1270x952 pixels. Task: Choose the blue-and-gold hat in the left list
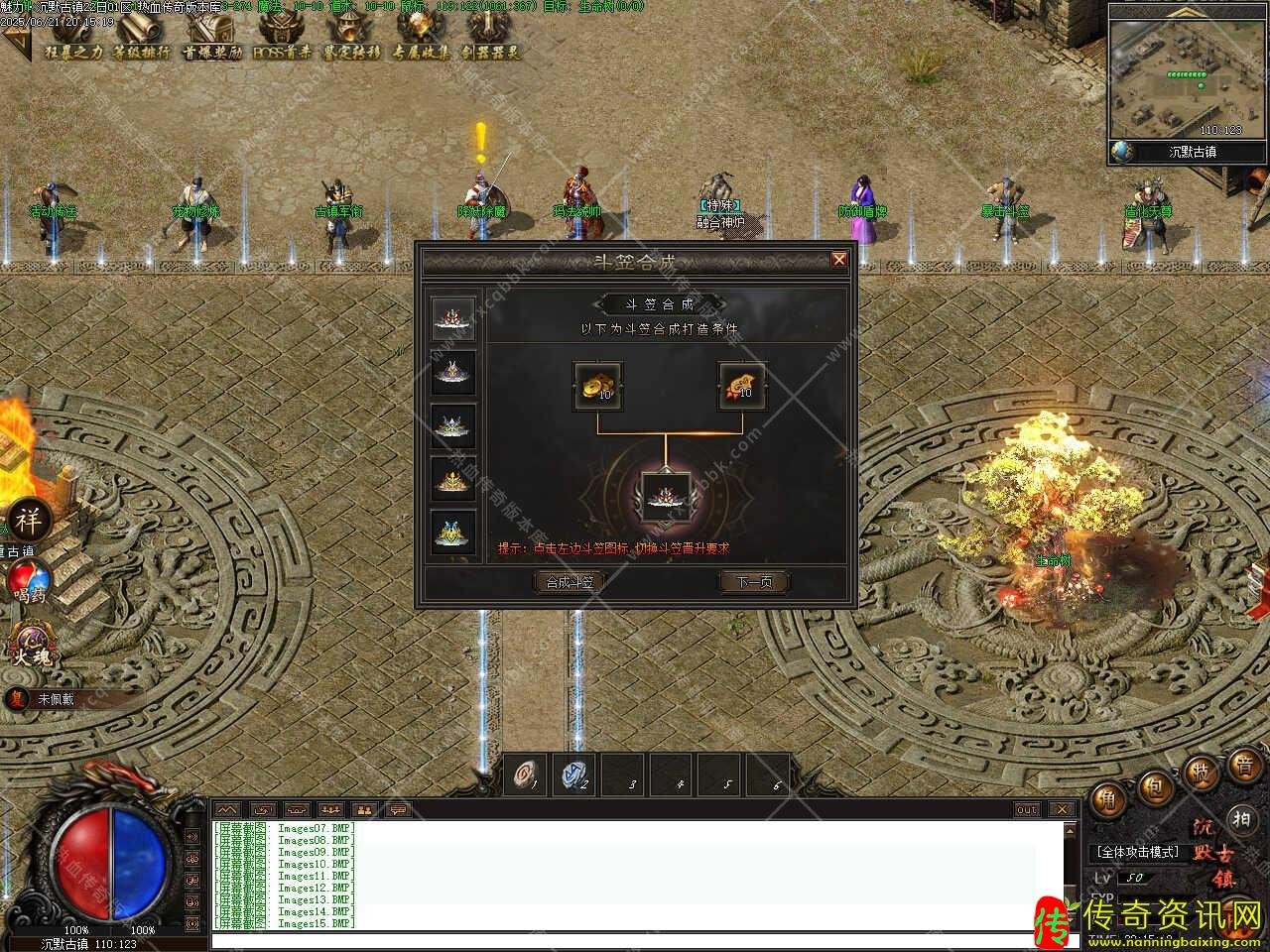(x=454, y=532)
